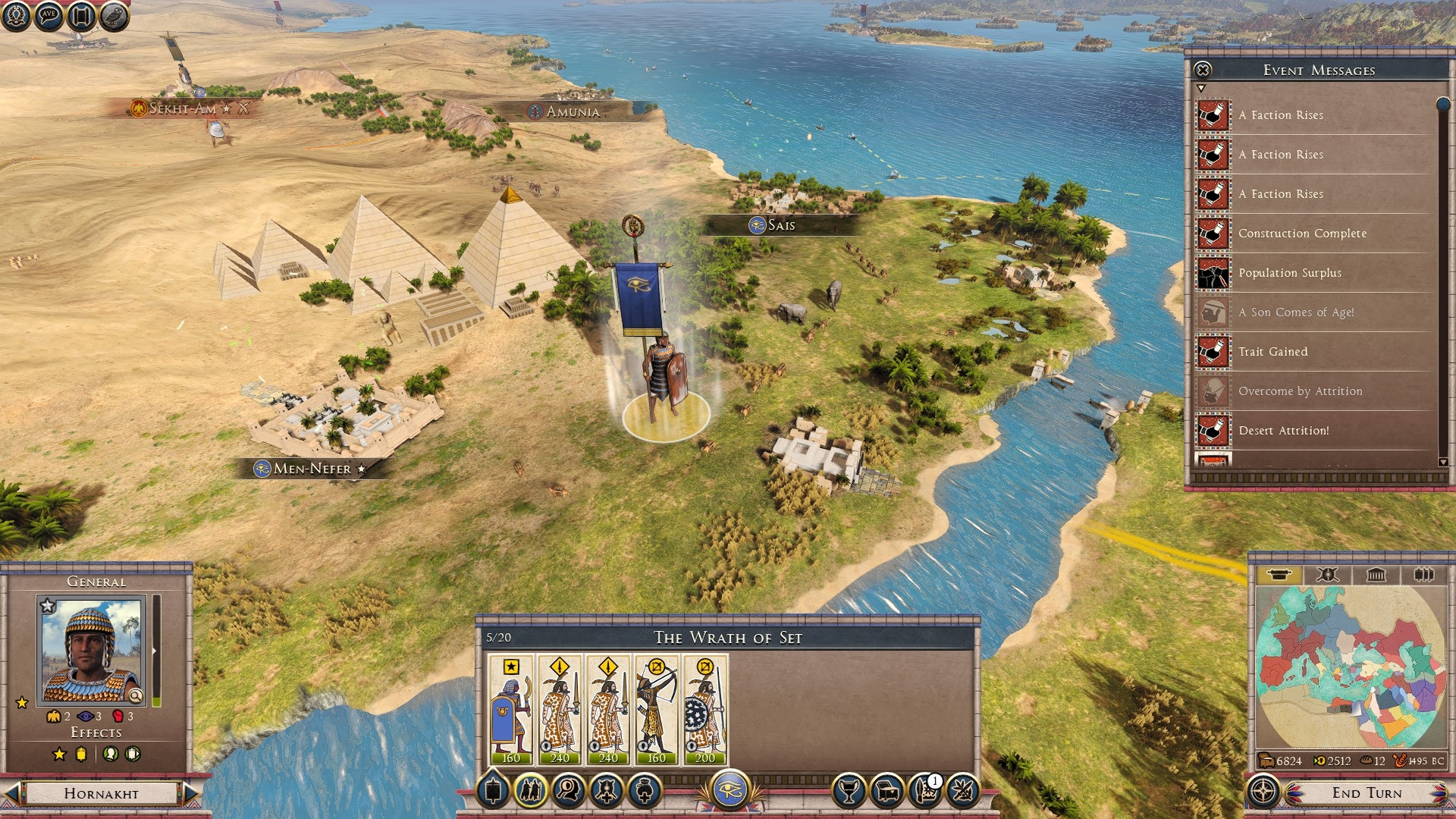Switch to the temple building minimap tab
Screen dimensions: 1456x819
[1376, 575]
